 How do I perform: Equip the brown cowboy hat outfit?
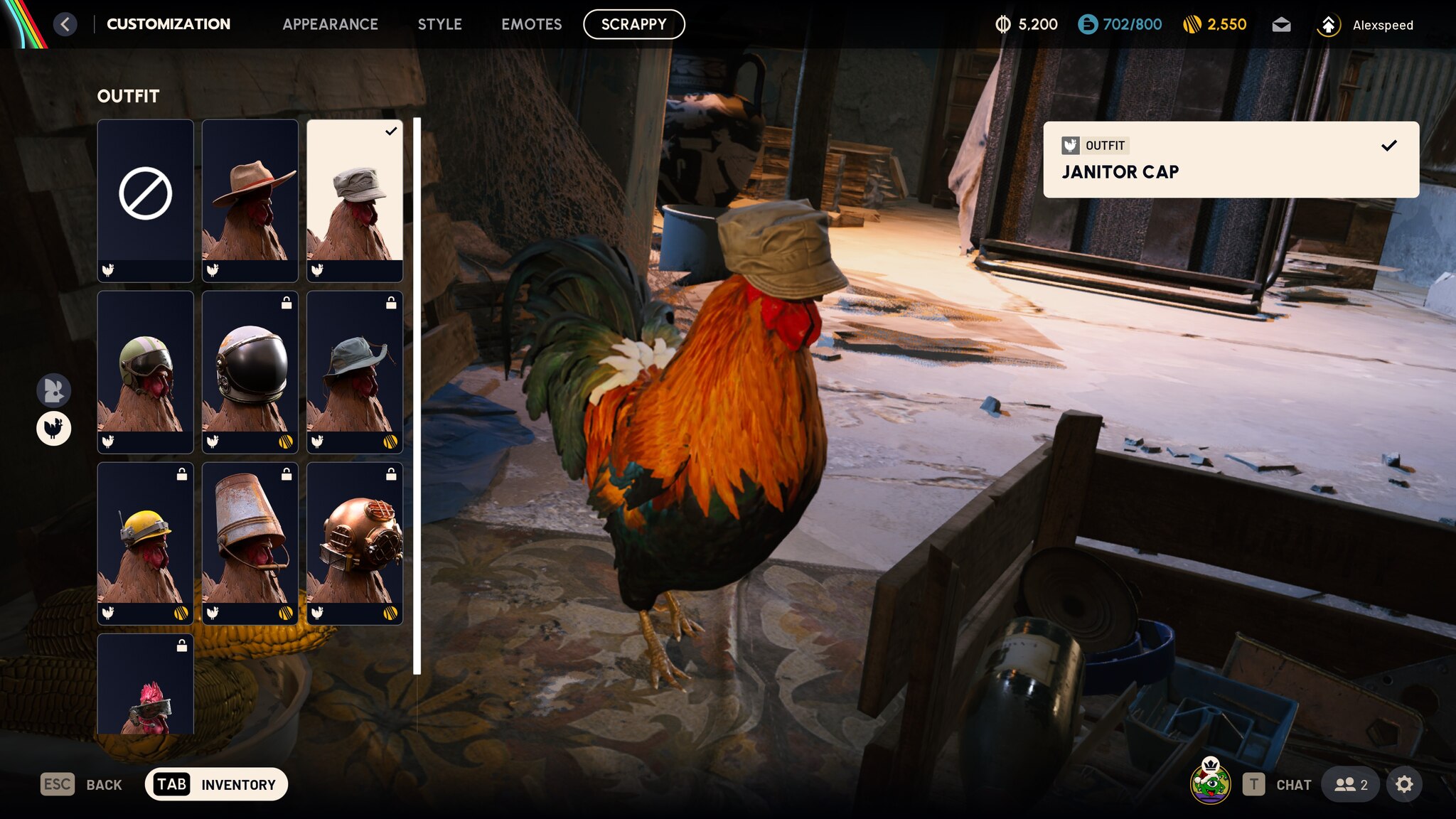point(250,200)
